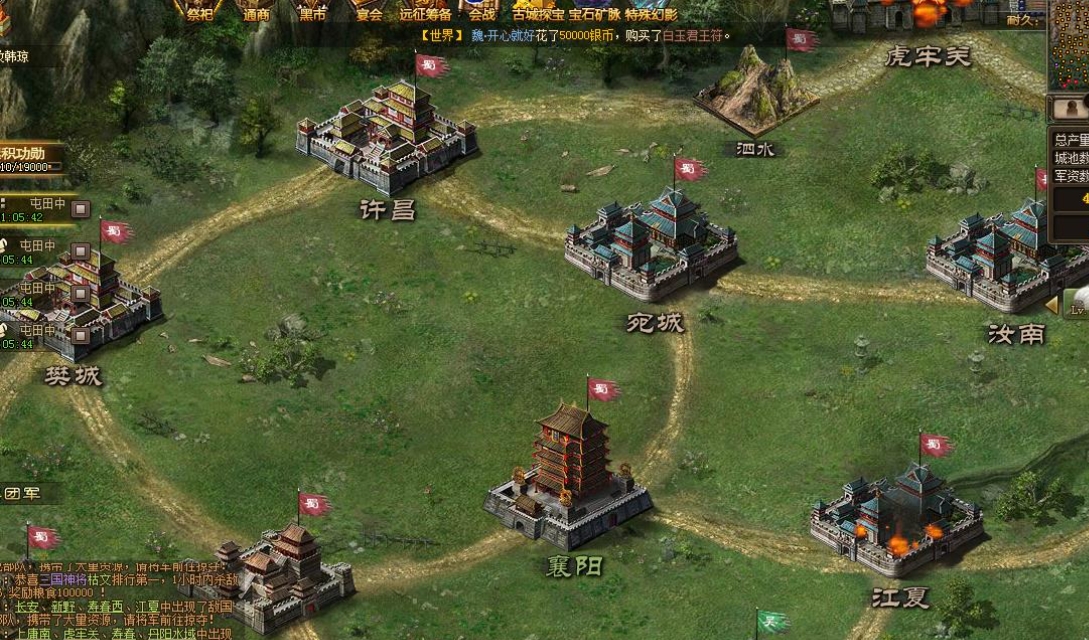
Task: Click the player name in the world announcement
Action: pos(502,36)
